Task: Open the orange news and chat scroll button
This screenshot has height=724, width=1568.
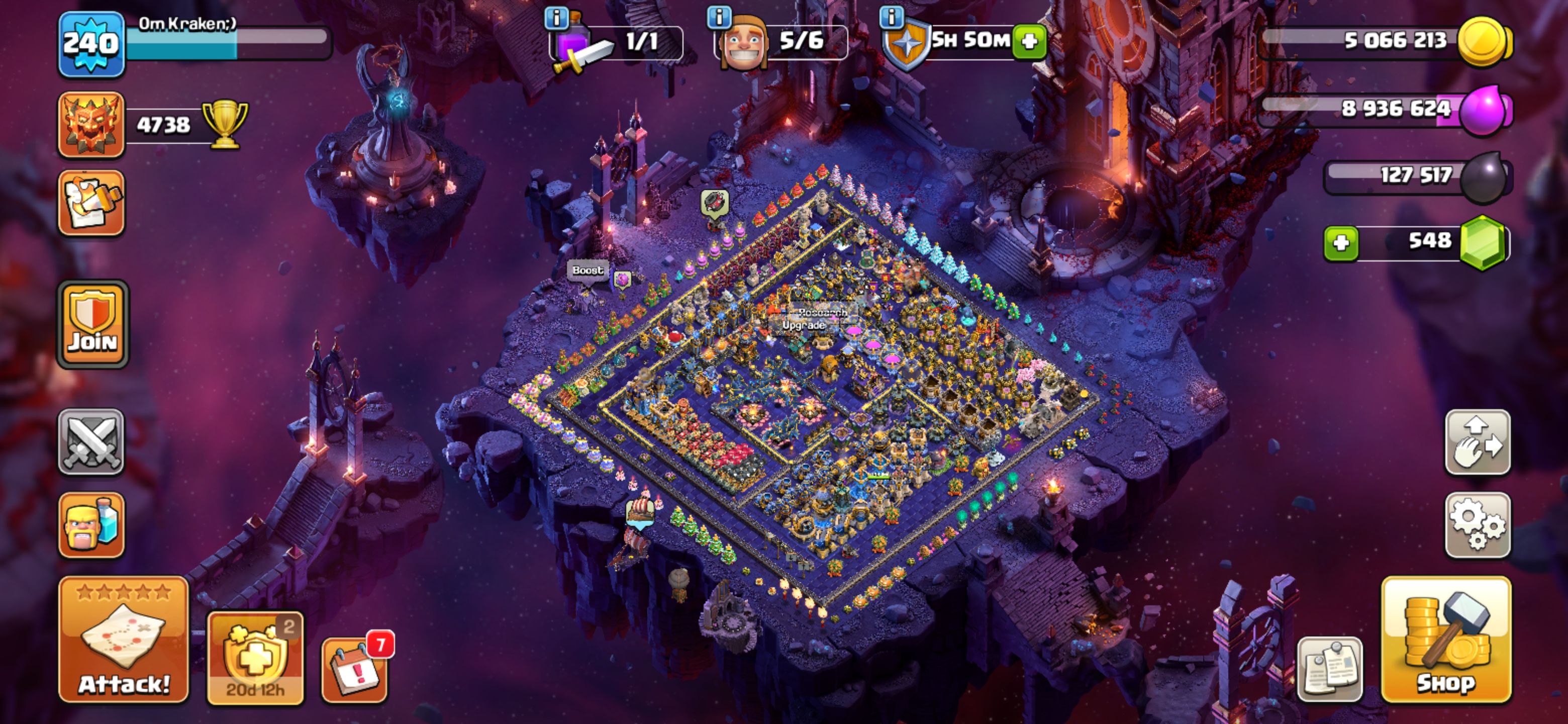Action: [91, 203]
